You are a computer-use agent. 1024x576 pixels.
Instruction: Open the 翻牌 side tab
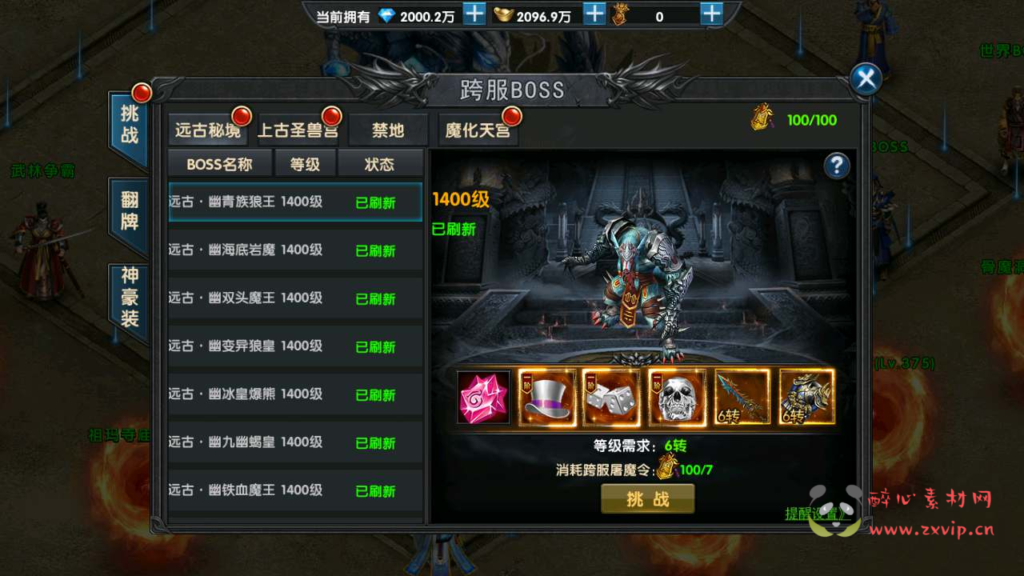130,211
